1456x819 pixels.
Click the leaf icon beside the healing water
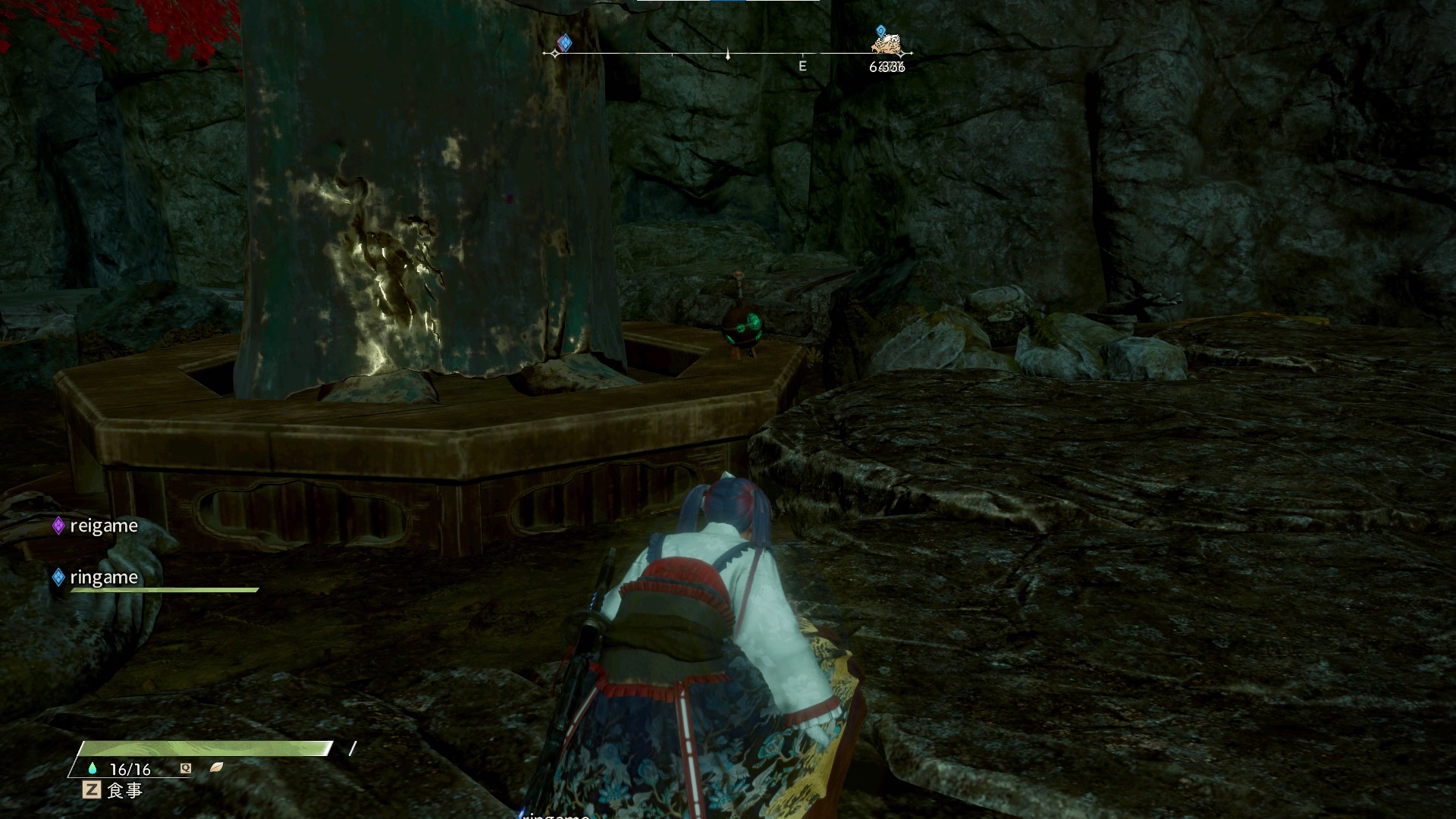[216, 767]
